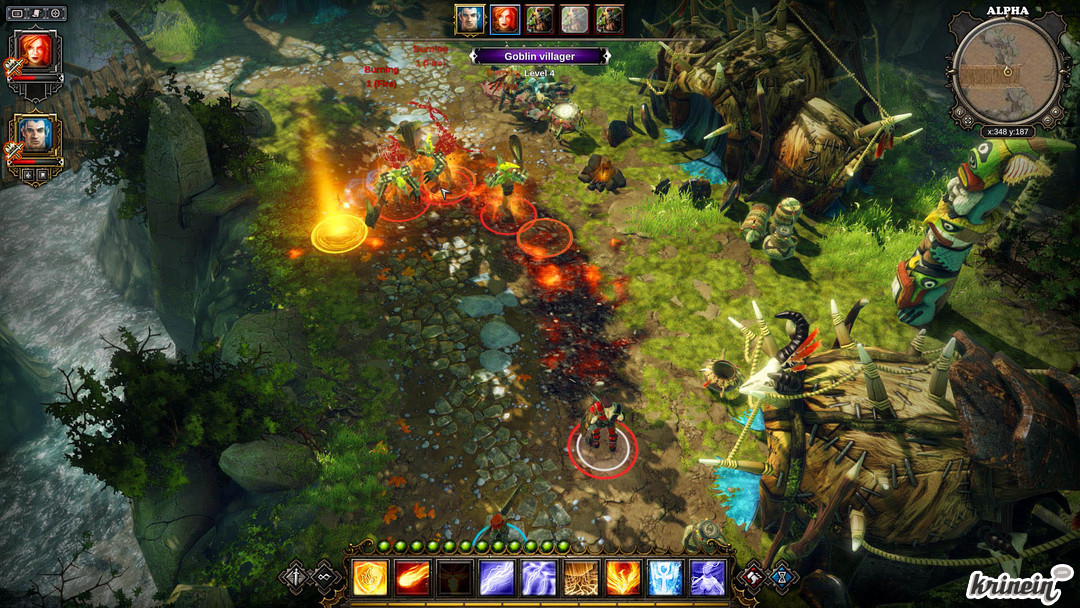Screen dimensions: 1080x608
Task: Click the sword icon beside the hotbar
Action: click(x=296, y=576)
